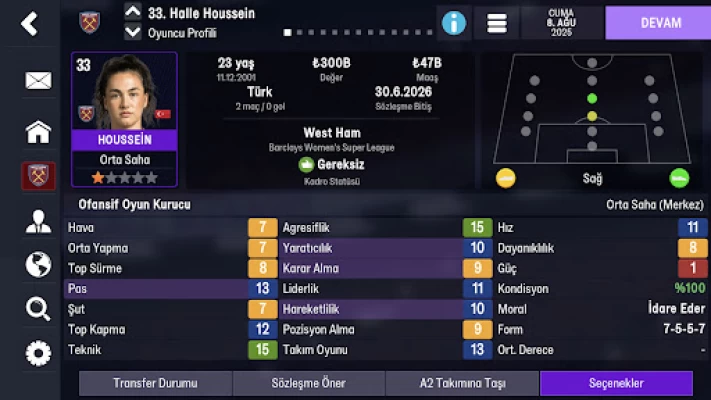Open the world globe icon
Screen dimensions: 711x400
pyautogui.click(x=38, y=264)
